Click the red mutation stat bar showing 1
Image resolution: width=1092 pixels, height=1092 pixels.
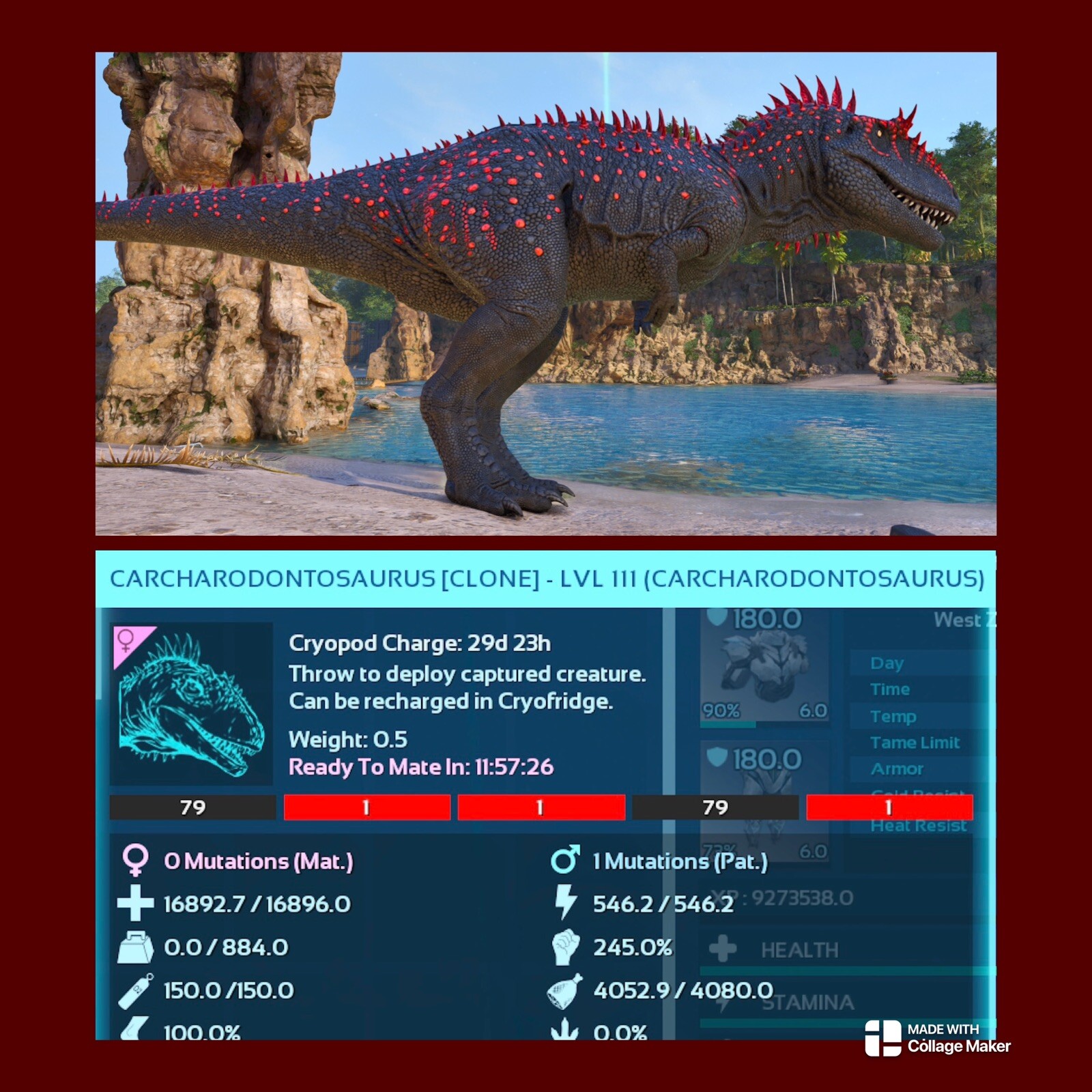click(x=369, y=807)
